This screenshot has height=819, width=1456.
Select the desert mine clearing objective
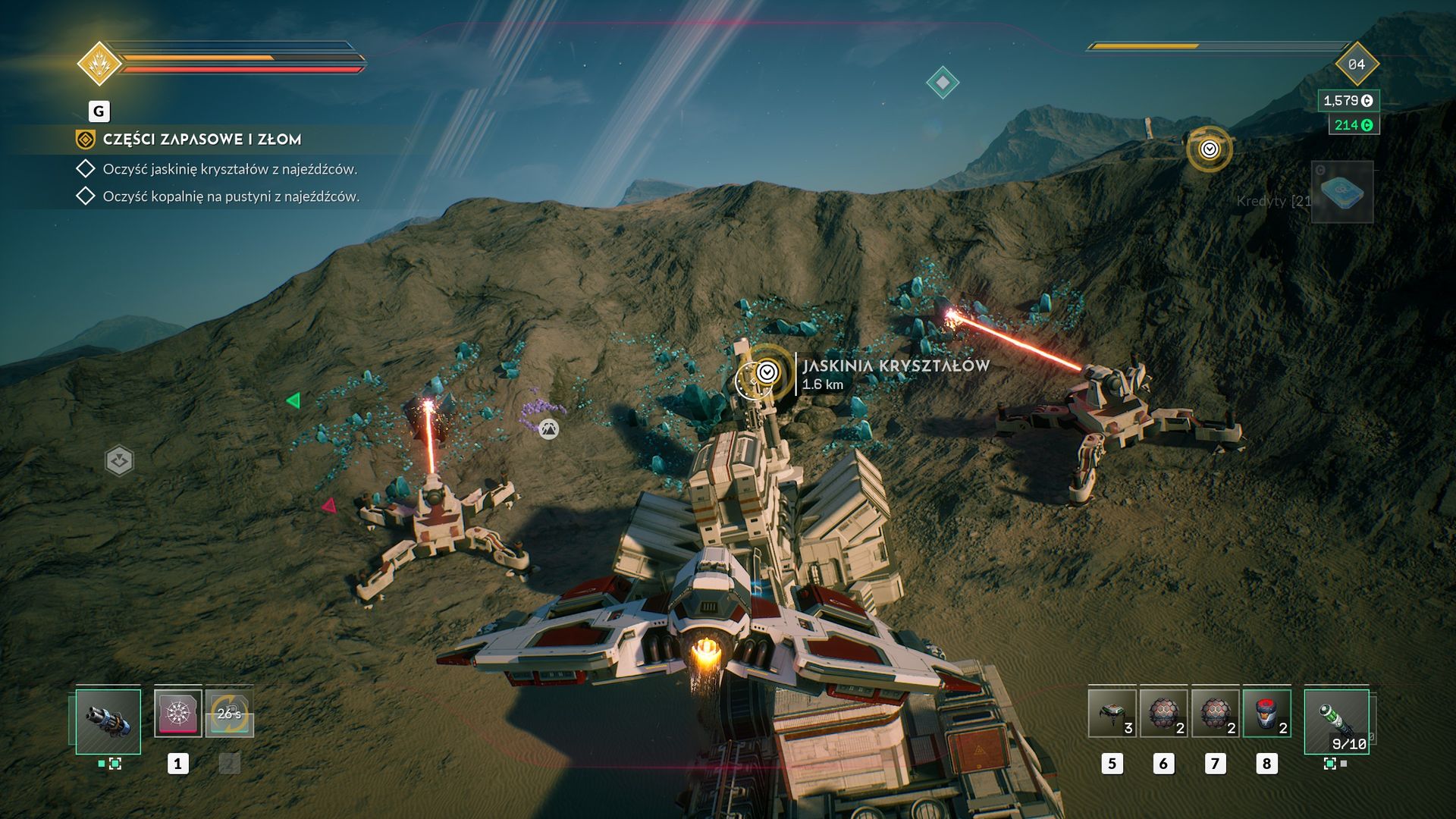[x=231, y=196]
